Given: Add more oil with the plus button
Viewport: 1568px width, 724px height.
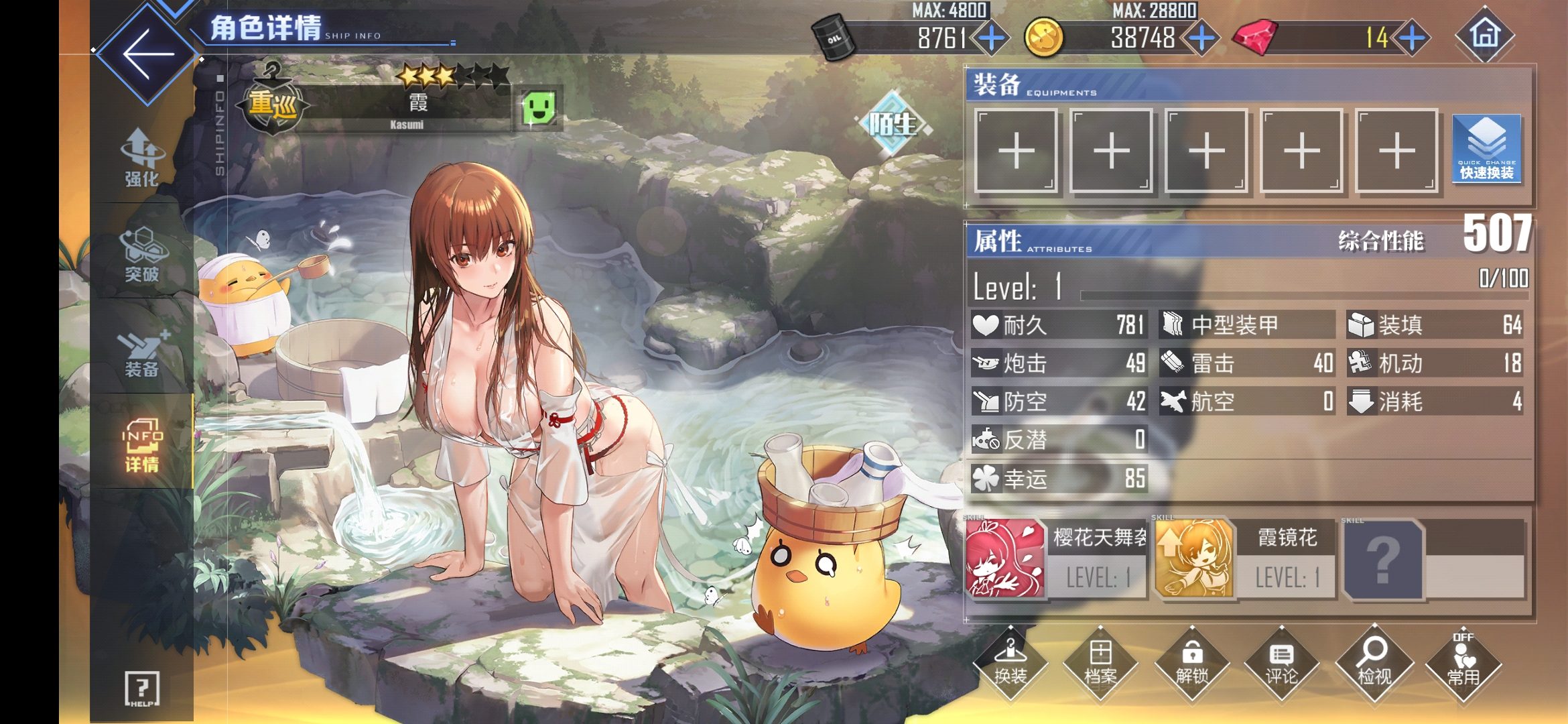Looking at the screenshot, I should pyautogui.click(x=991, y=38).
